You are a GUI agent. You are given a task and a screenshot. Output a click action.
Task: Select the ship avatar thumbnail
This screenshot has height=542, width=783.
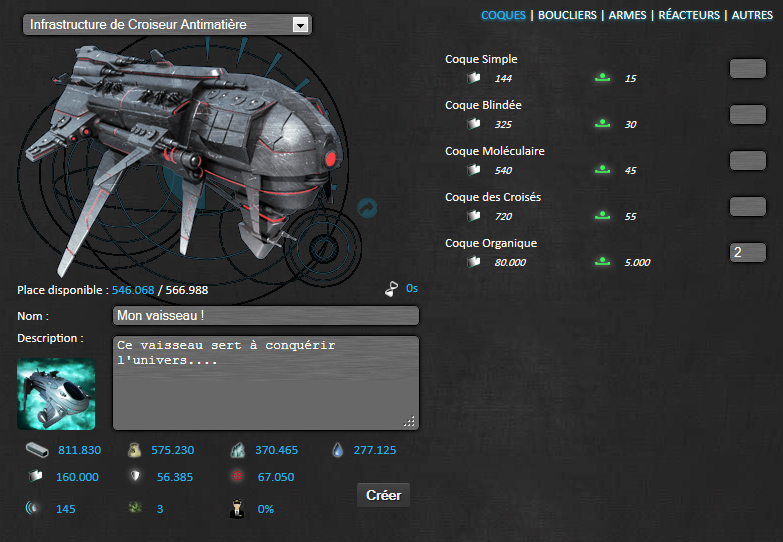(x=56, y=395)
